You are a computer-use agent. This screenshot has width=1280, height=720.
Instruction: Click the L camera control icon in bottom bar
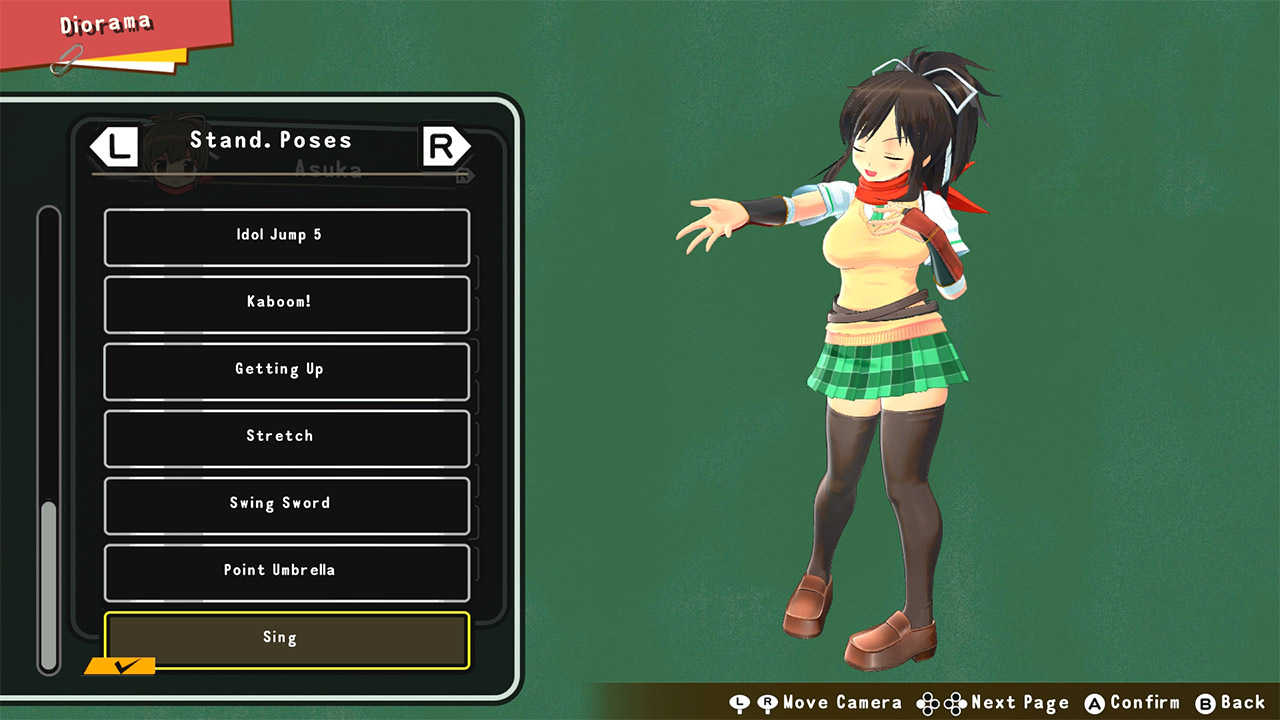pyautogui.click(x=741, y=703)
